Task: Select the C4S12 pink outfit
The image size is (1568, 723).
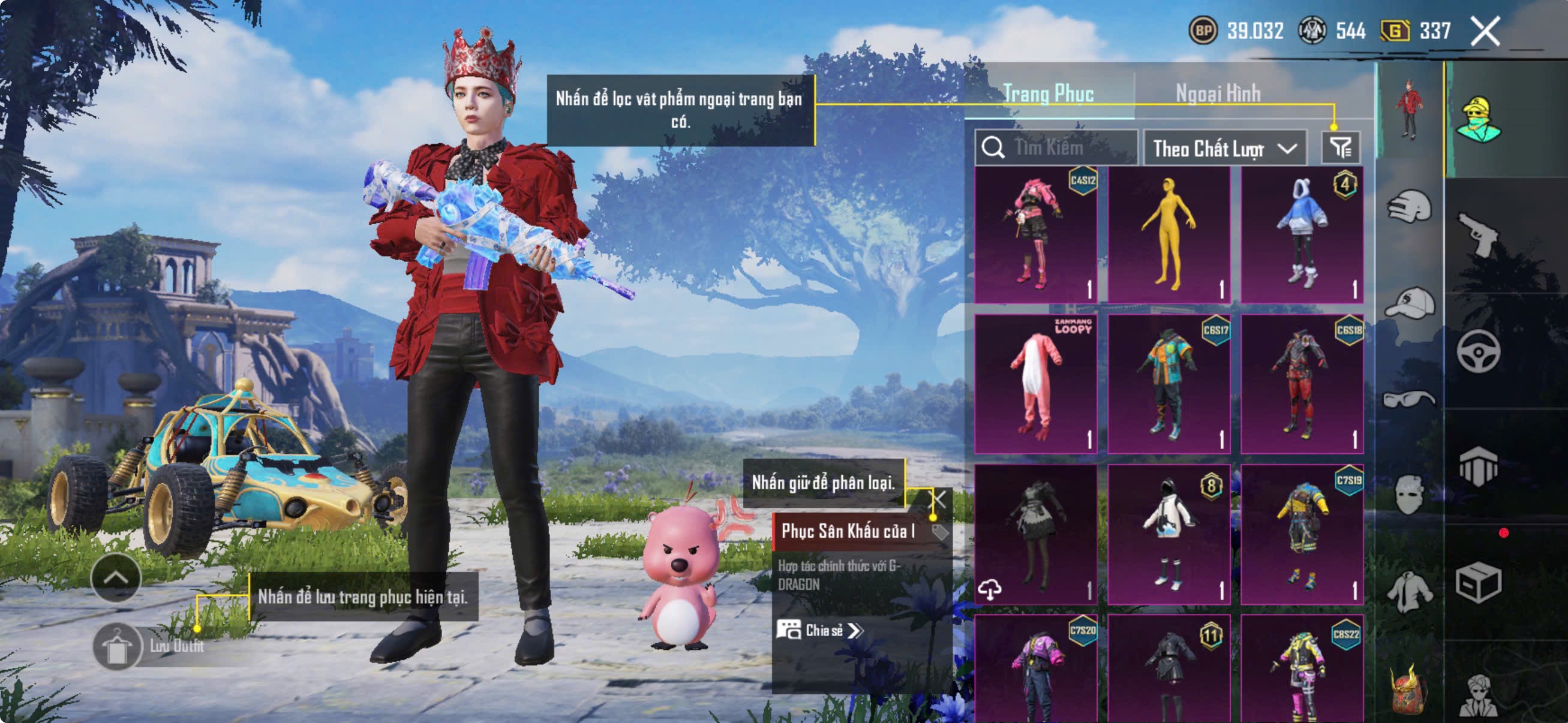Action: pos(1036,234)
